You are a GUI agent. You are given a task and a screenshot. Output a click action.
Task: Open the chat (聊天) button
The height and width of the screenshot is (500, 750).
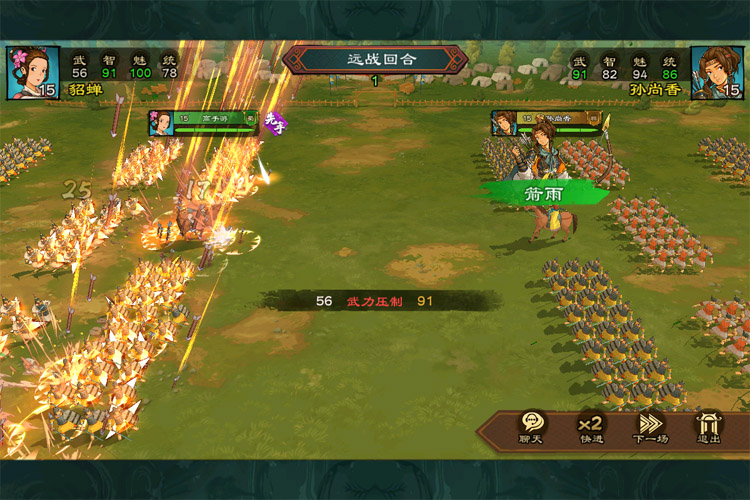531,427
